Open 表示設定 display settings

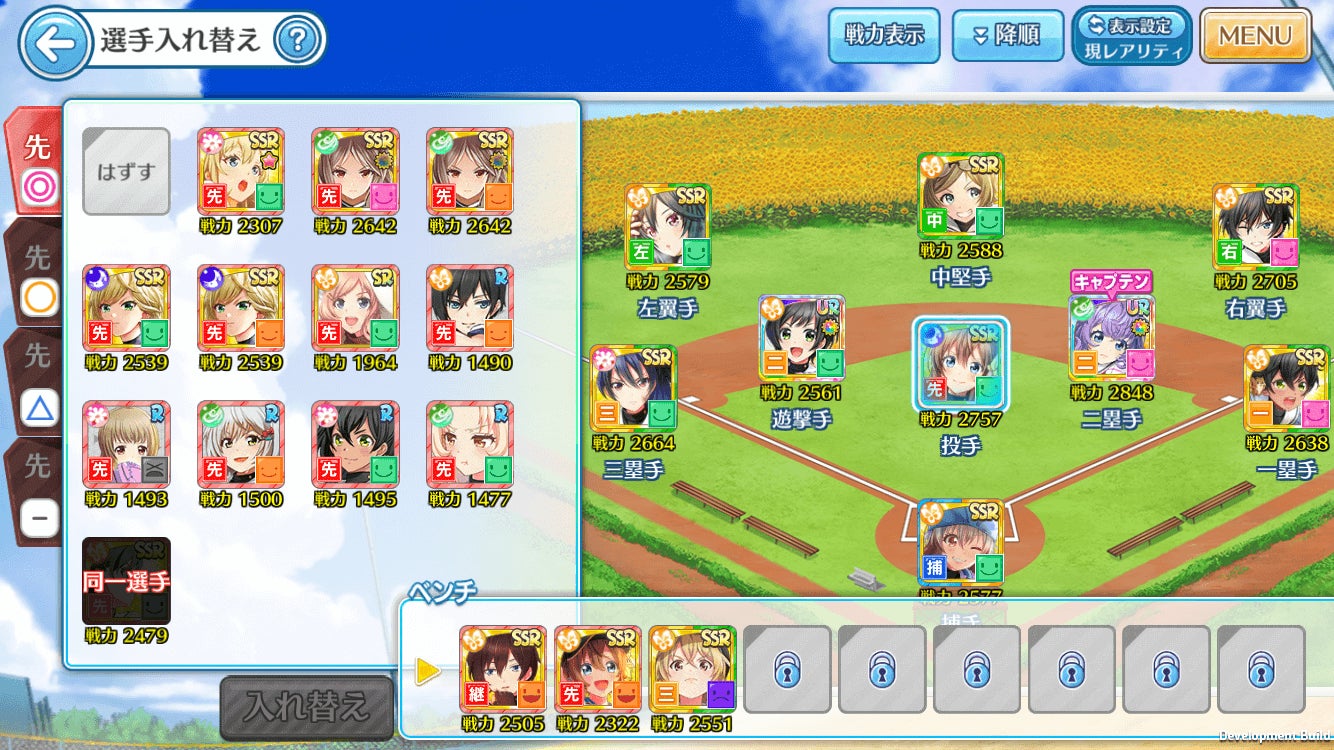point(1131,36)
